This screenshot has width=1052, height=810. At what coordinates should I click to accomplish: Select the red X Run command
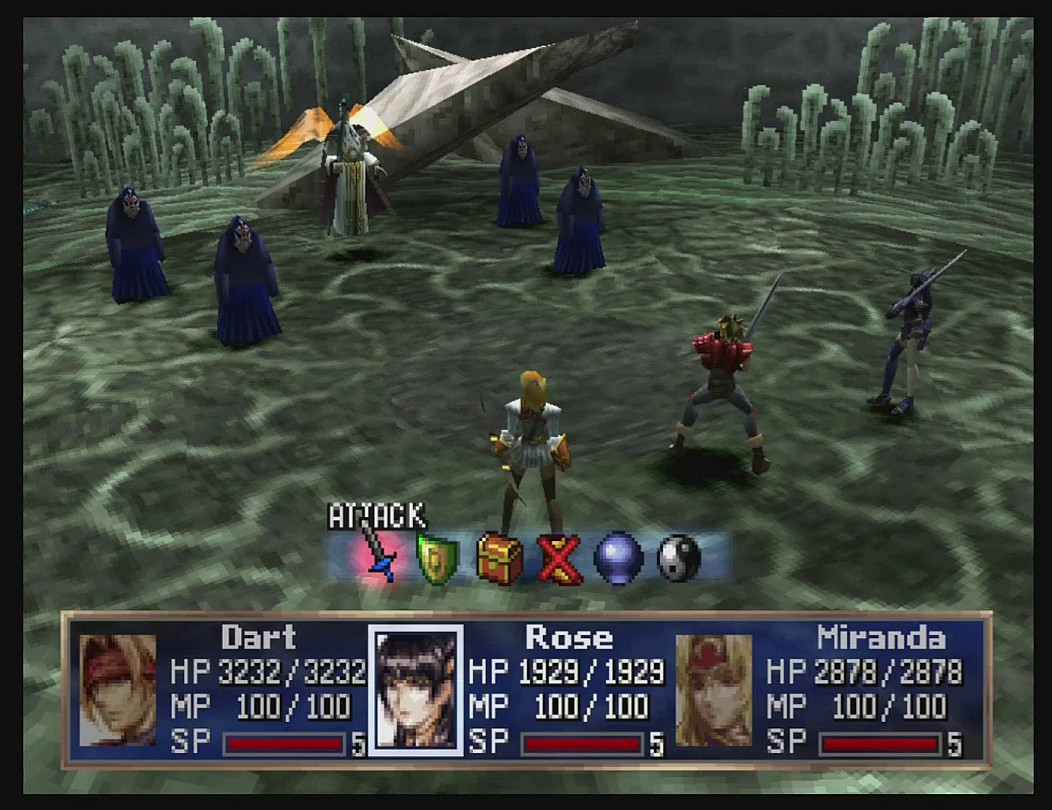[x=559, y=558]
